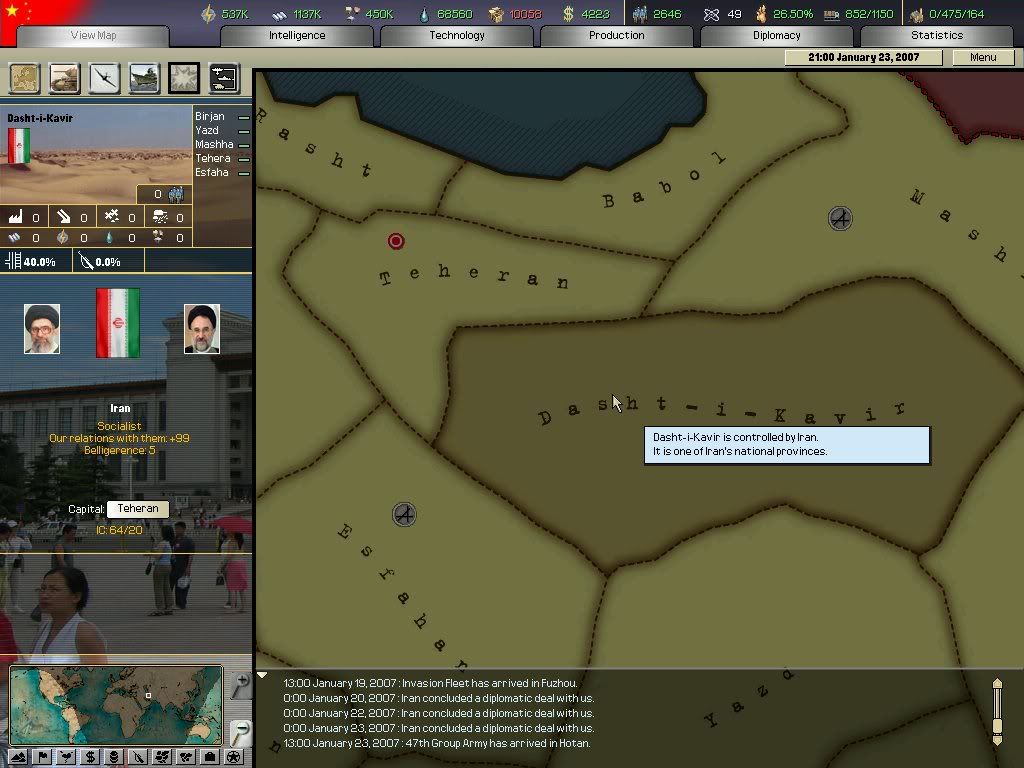This screenshot has width=1024, height=768.
Task: Select the airplane air units button
Action: tap(104, 78)
